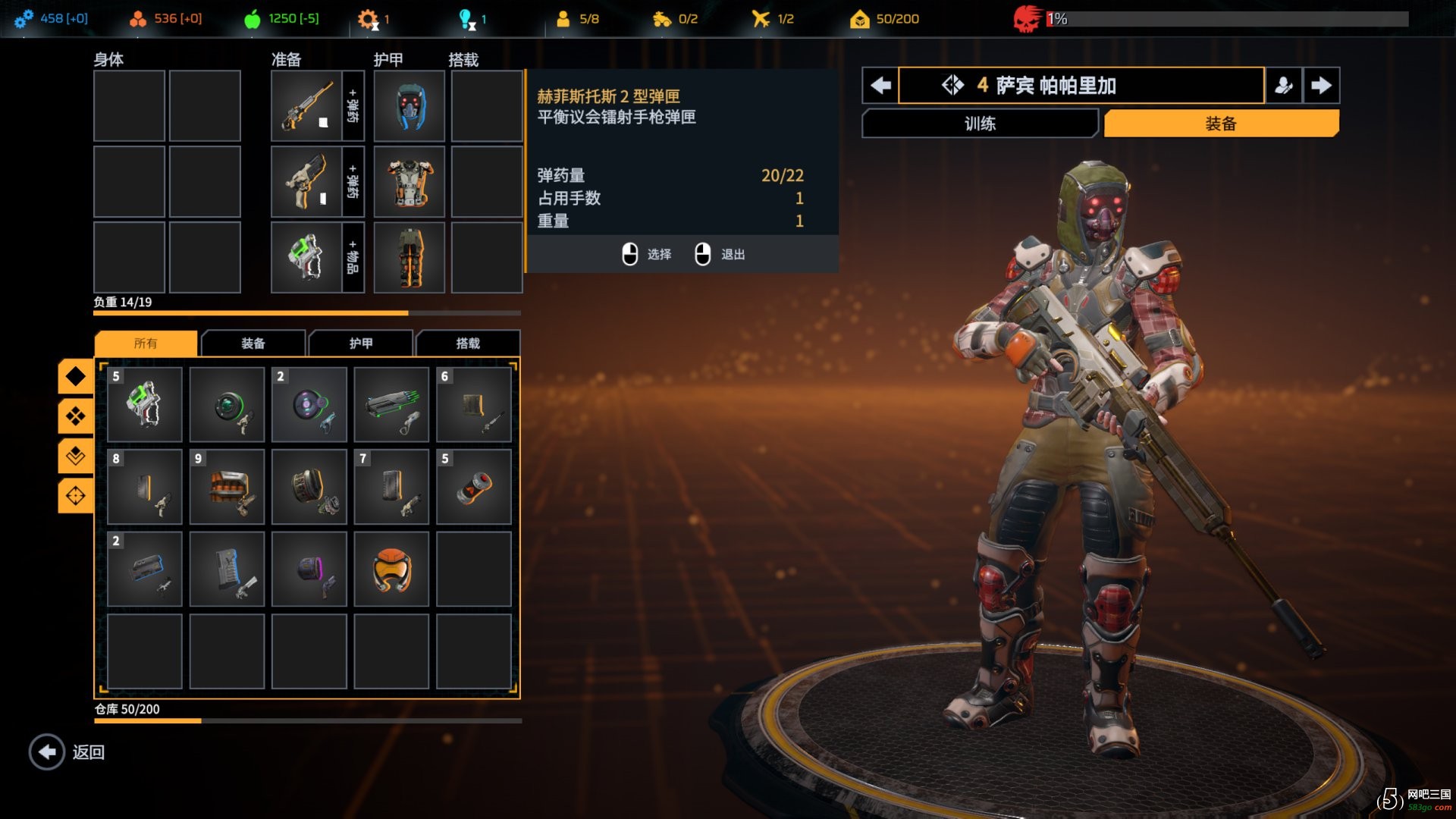Open the soldier customization icon button

(1283, 85)
